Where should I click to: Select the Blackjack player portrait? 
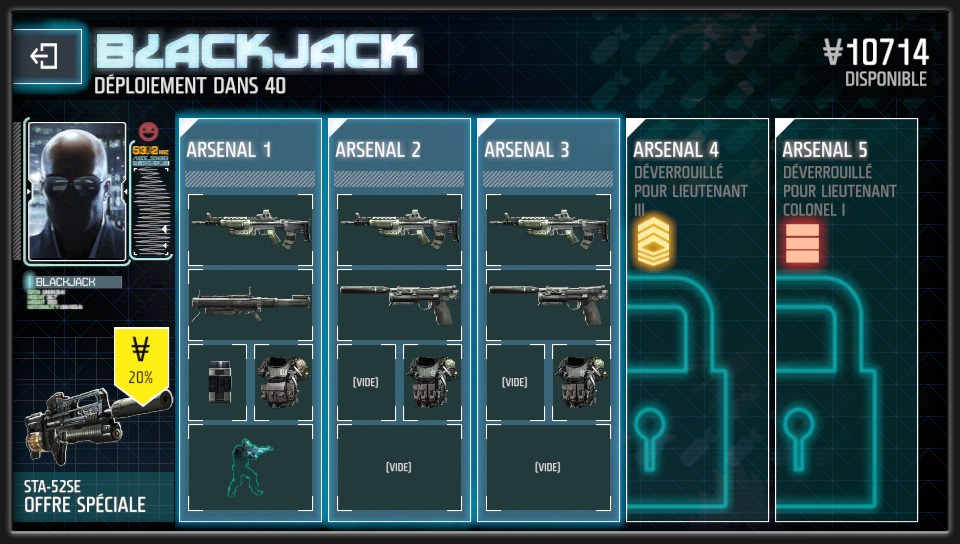[77, 190]
